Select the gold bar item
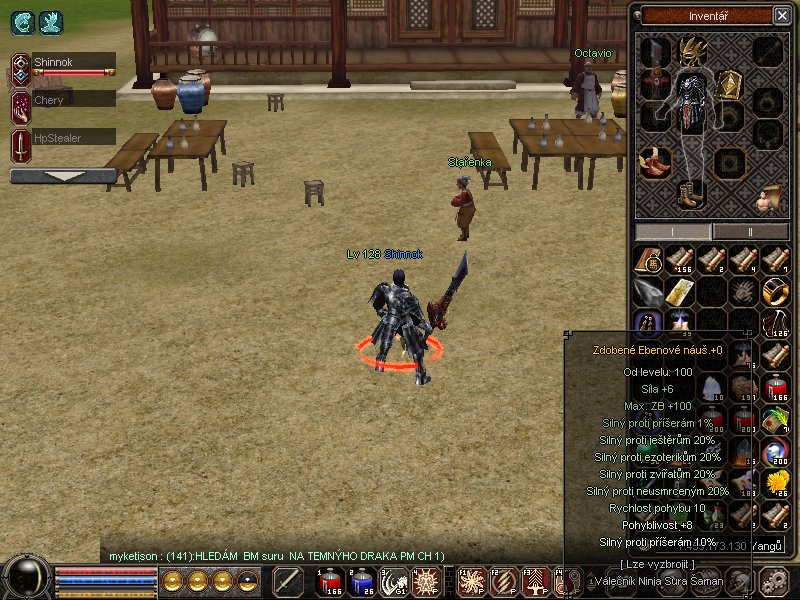Viewport: 800px width, 600px height. [679, 291]
